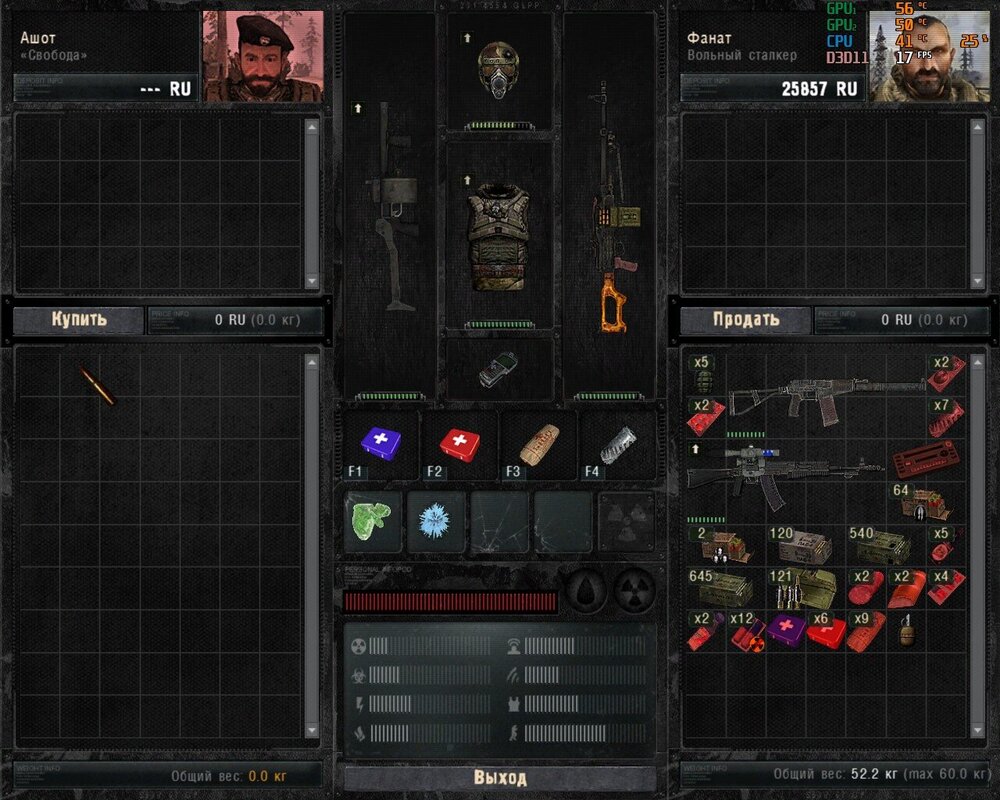Image resolution: width=1000 pixels, height=800 pixels.
Task: Click the Купить (Buy) button
Action: pos(79,320)
